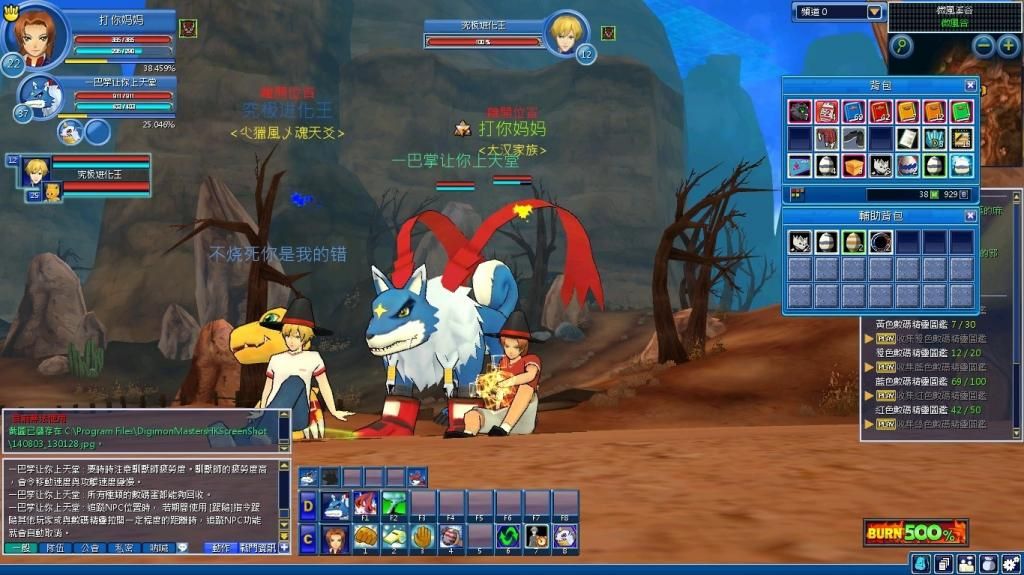Viewport: 1024px width, 575px height.
Task: Activate the green arrows skill in slot 6
Action: pyautogui.click(x=509, y=537)
